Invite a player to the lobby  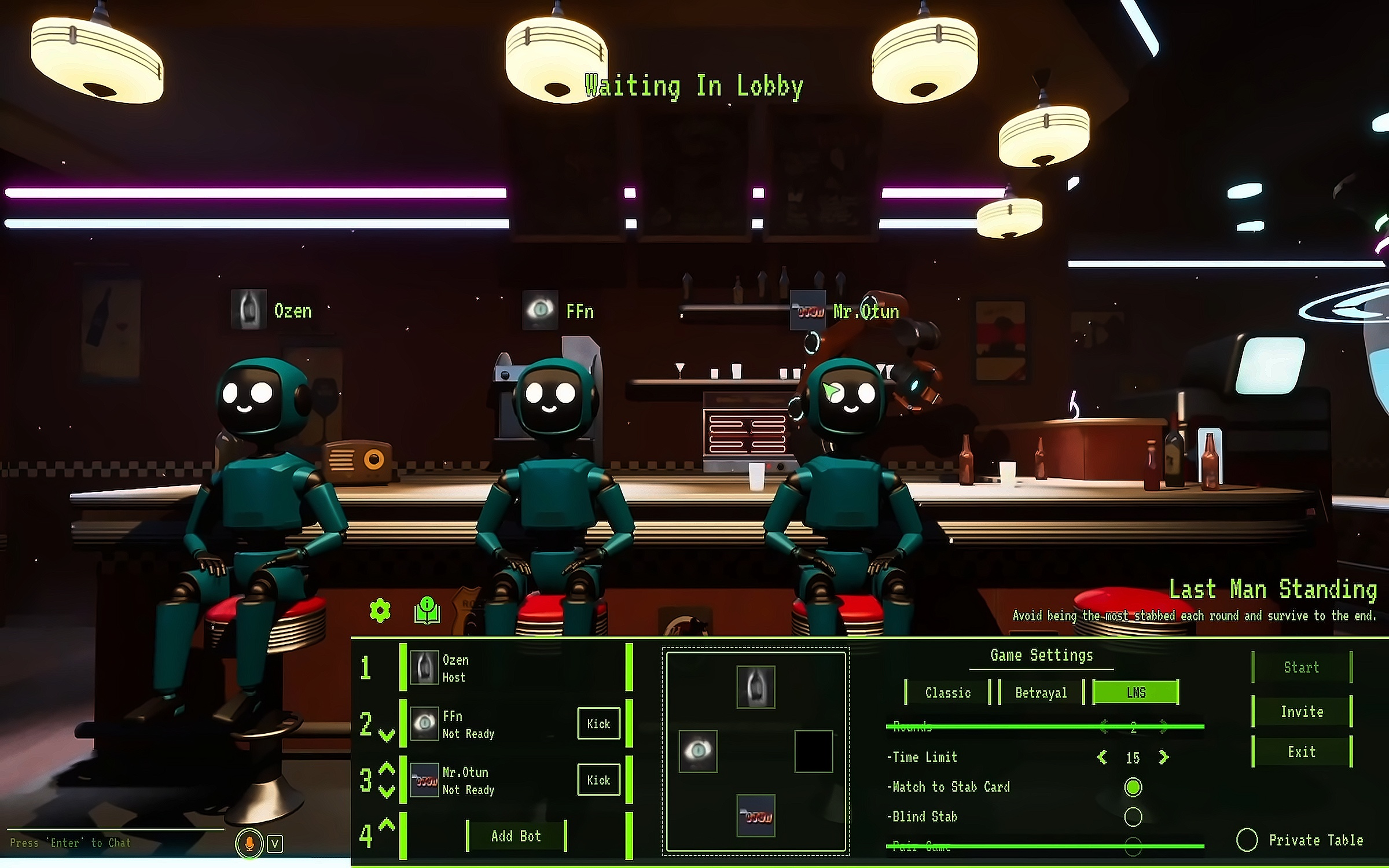[x=1301, y=712]
